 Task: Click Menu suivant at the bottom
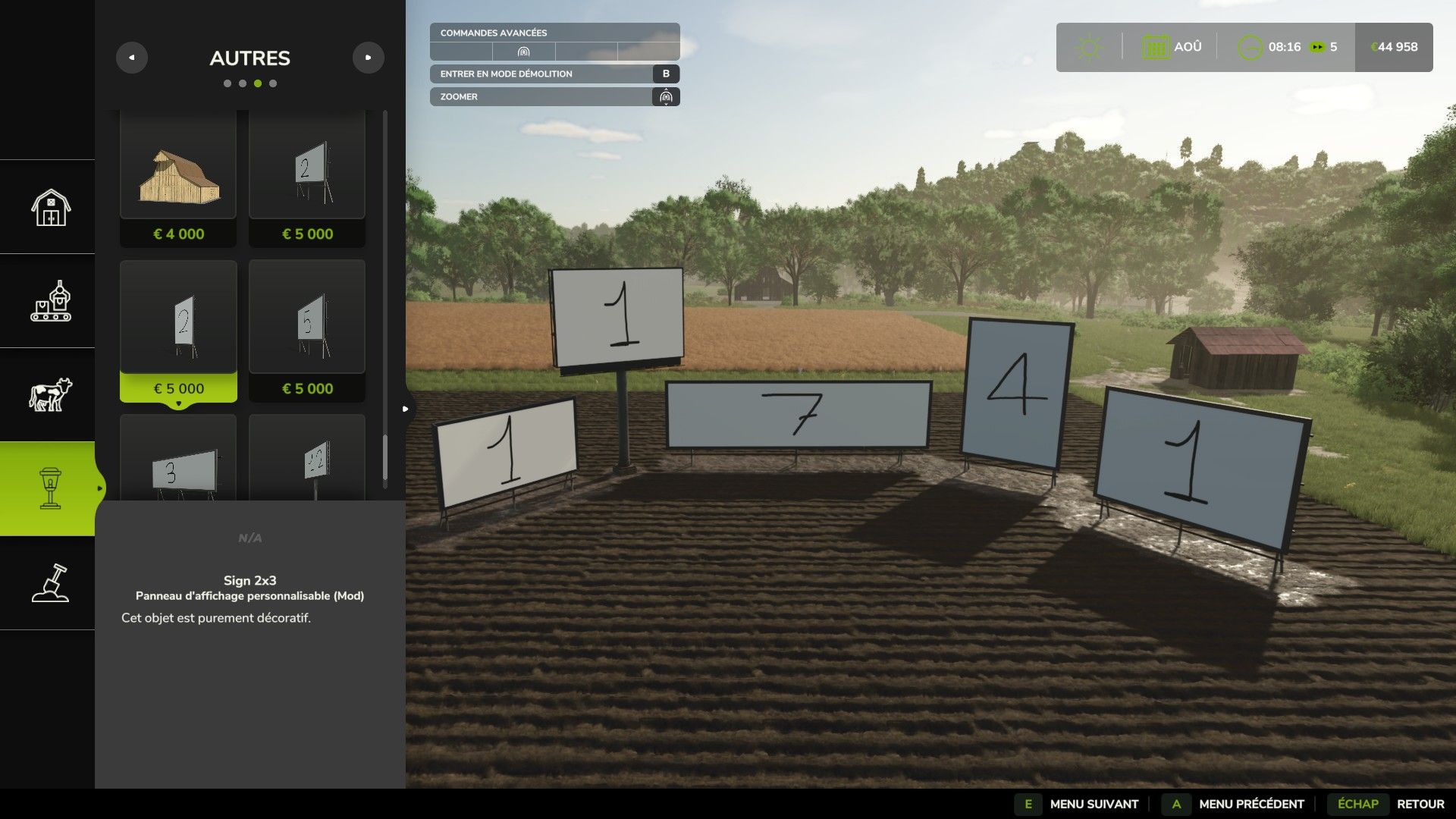point(1093,804)
